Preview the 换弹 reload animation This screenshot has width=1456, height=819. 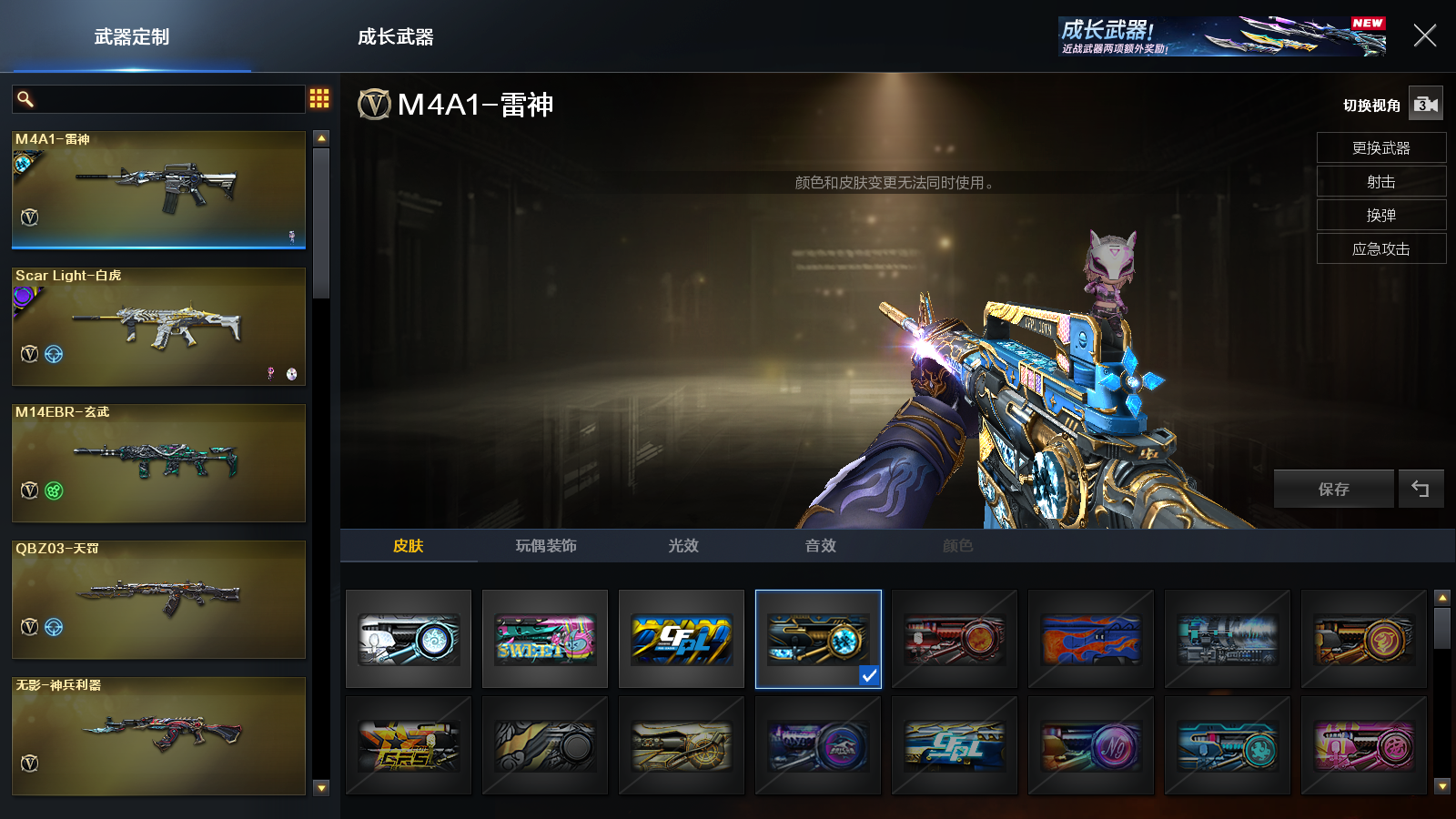click(1380, 215)
